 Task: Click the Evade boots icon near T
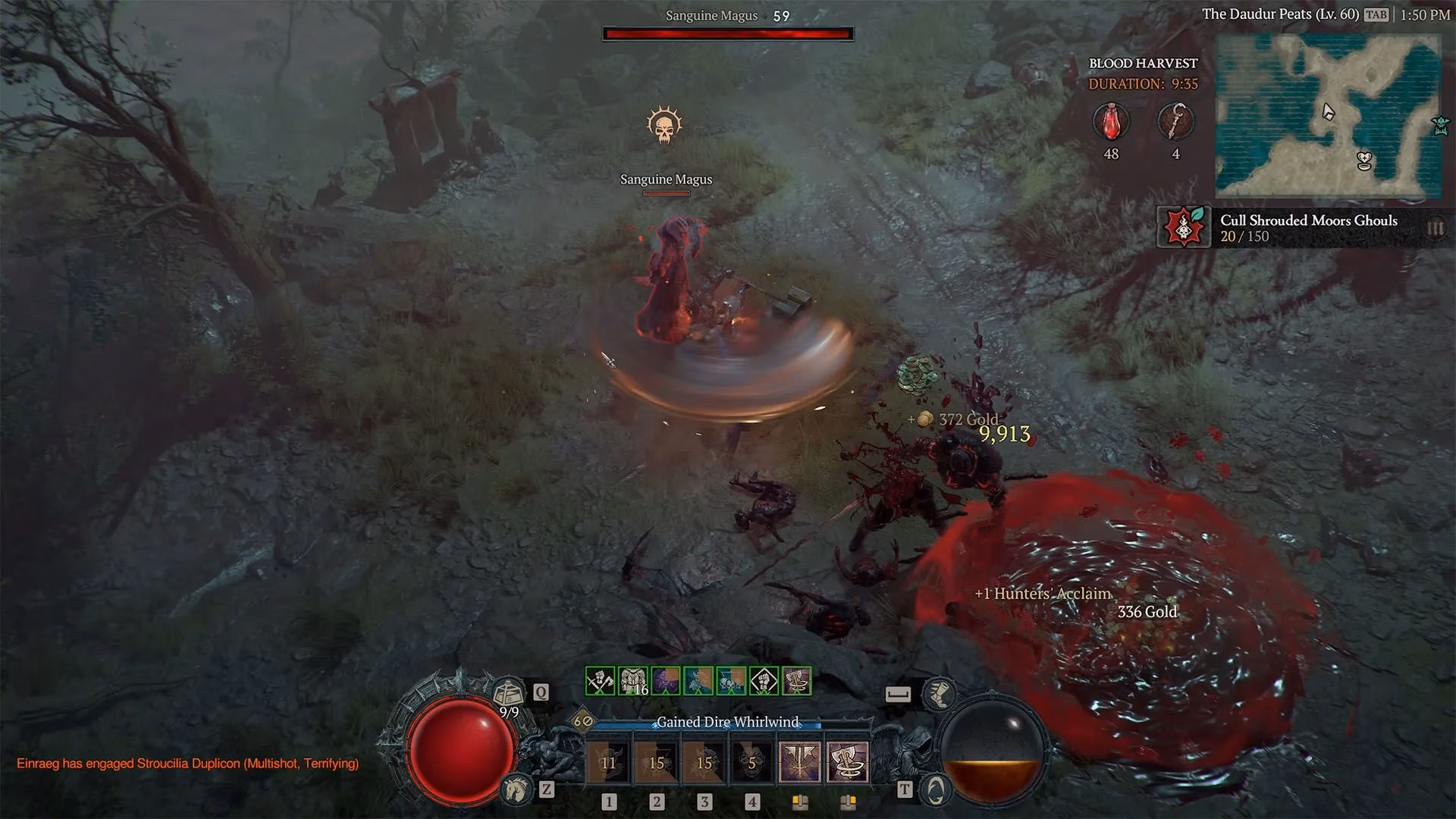point(940,693)
